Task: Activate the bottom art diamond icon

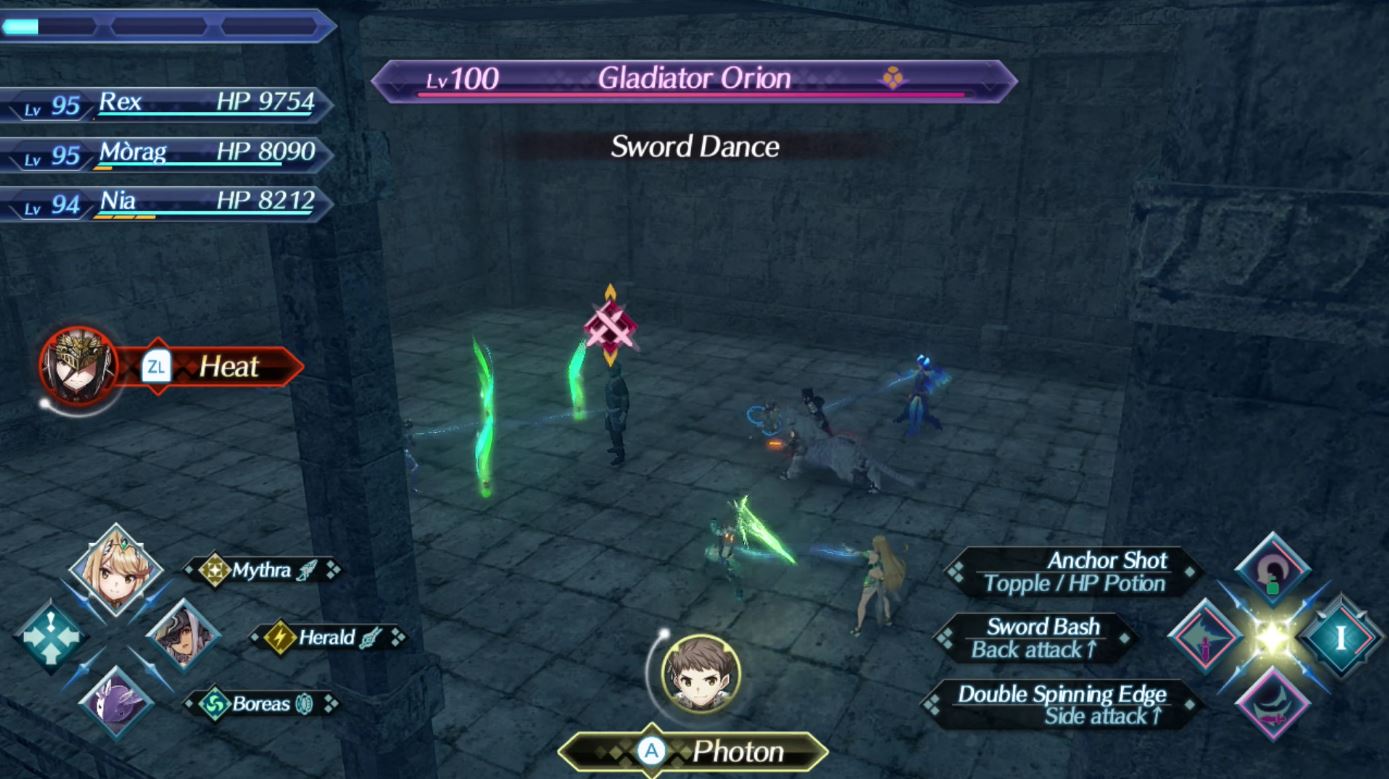Action: (x=1272, y=703)
